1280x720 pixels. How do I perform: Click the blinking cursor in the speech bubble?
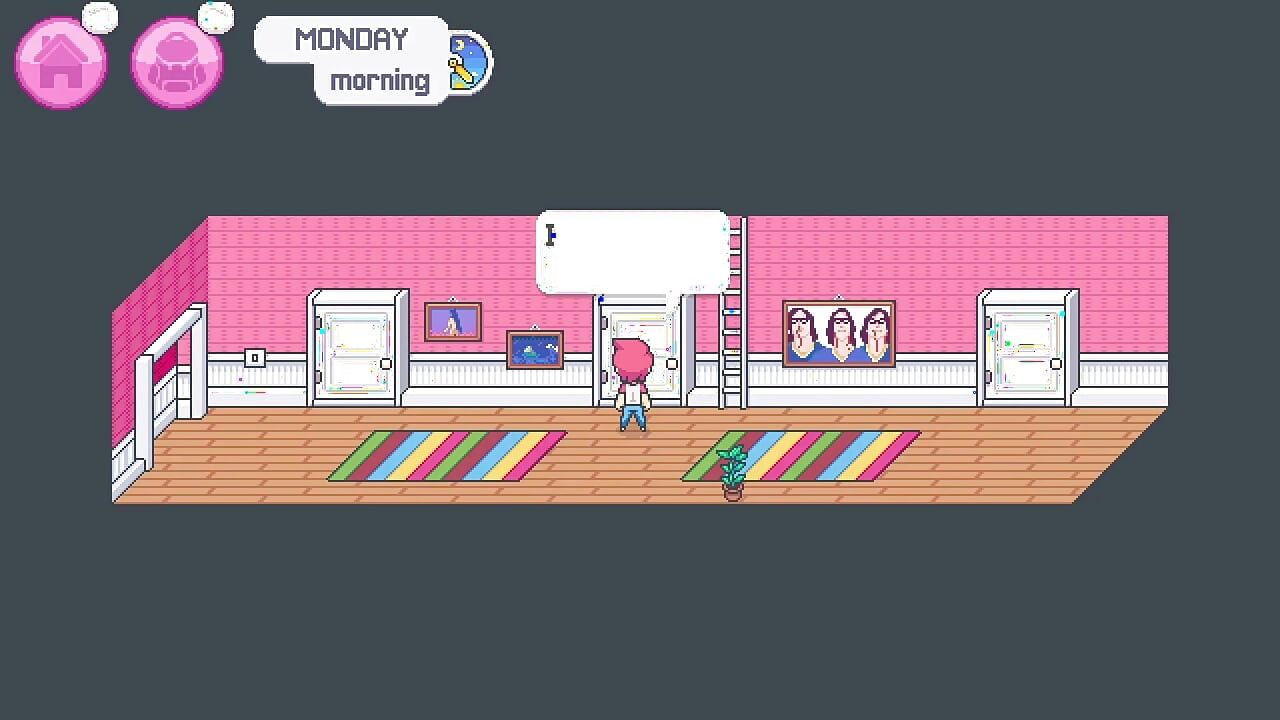551,237
